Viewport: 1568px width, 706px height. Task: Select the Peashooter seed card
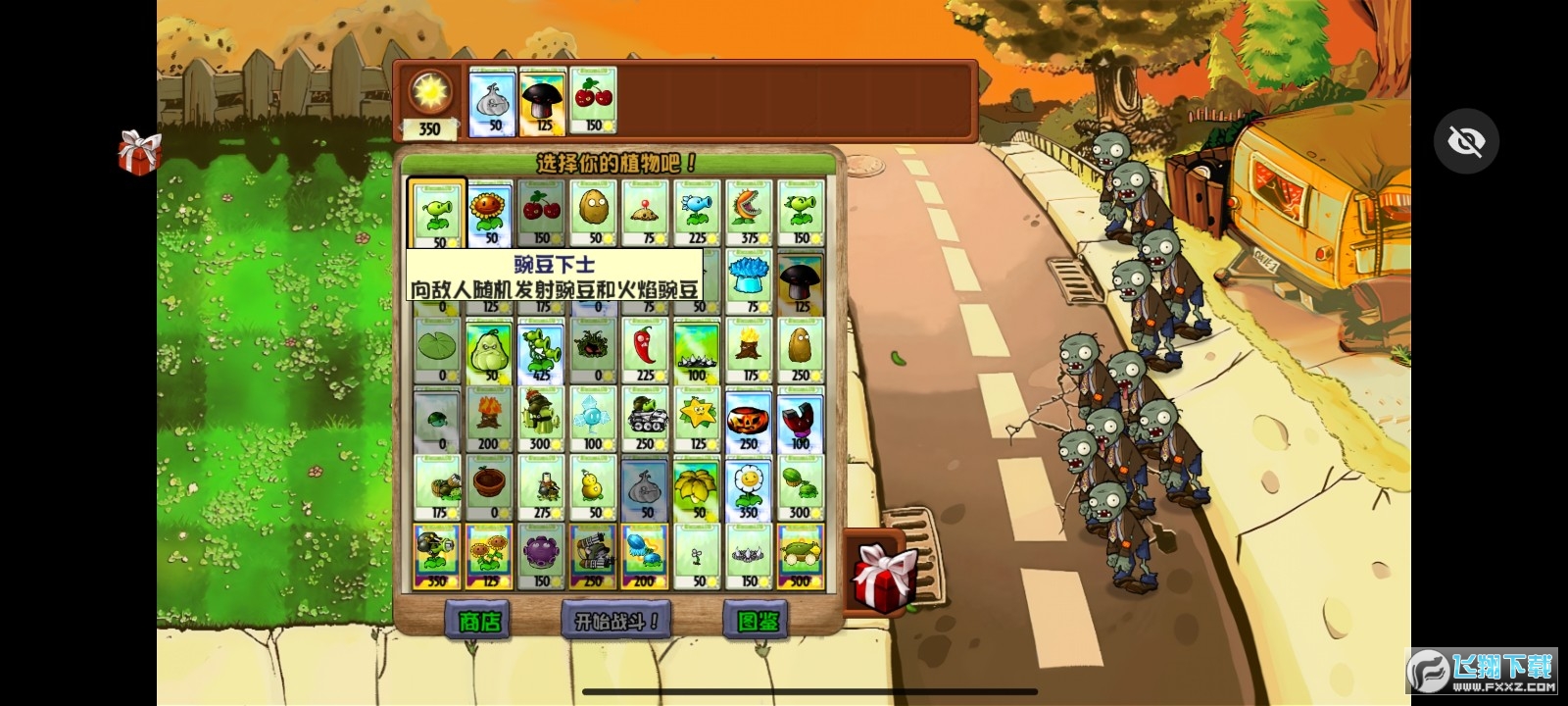tap(435, 211)
